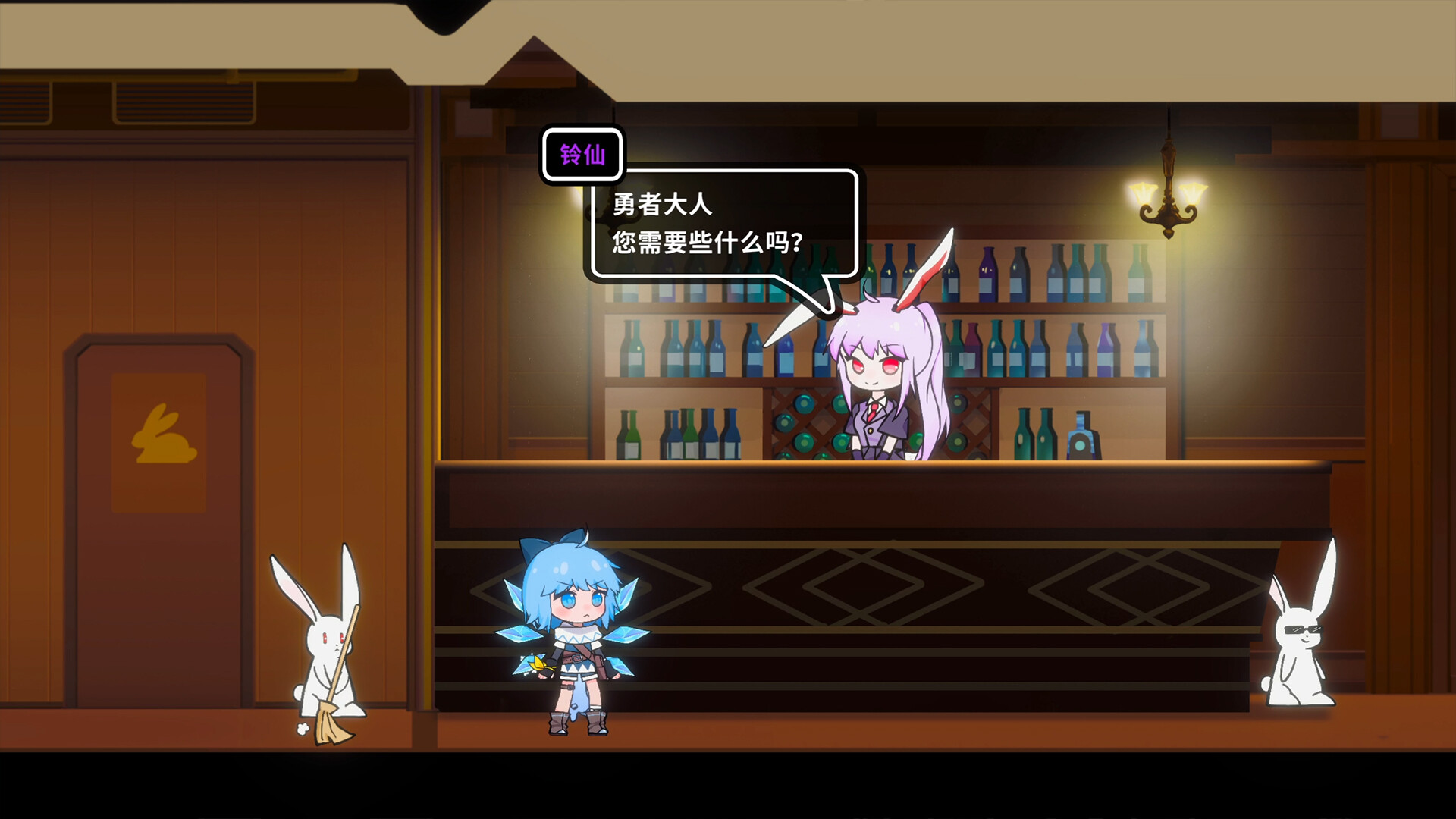Click the 铃仙 name tag label
The height and width of the screenshot is (819, 1456).
582,154
